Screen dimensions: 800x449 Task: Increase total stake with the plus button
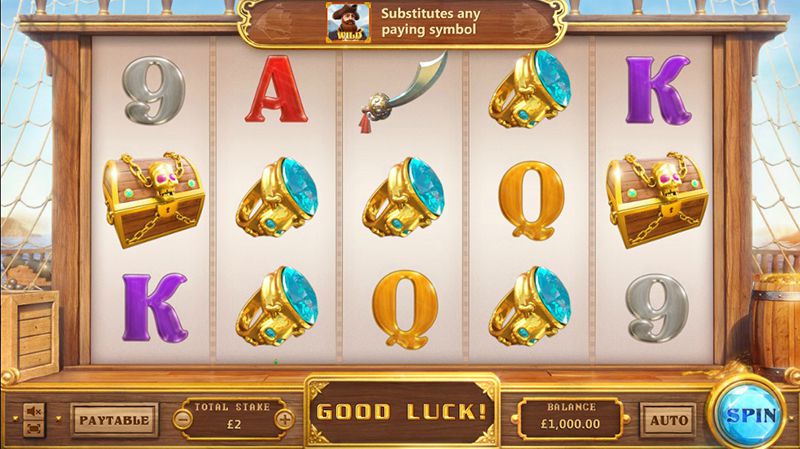285,419
